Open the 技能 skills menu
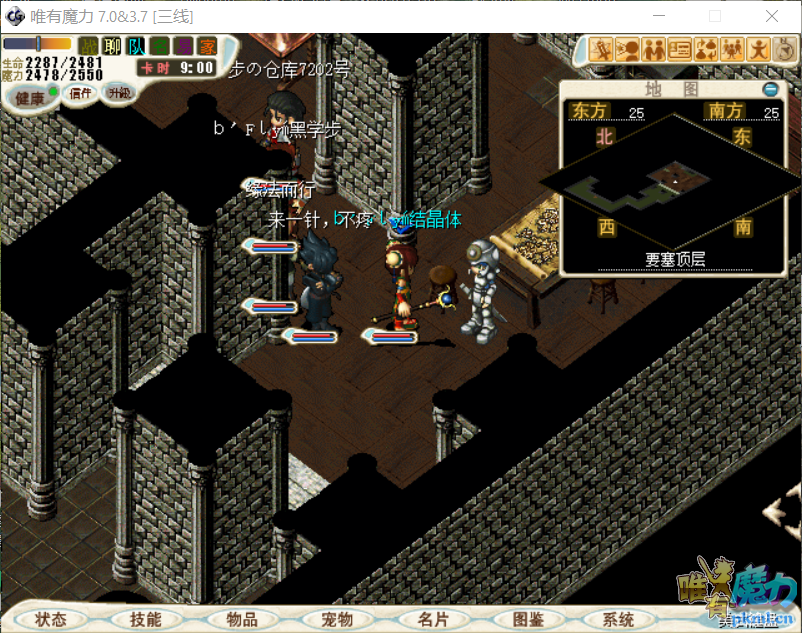The height and width of the screenshot is (633, 802). [x=145, y=619]
